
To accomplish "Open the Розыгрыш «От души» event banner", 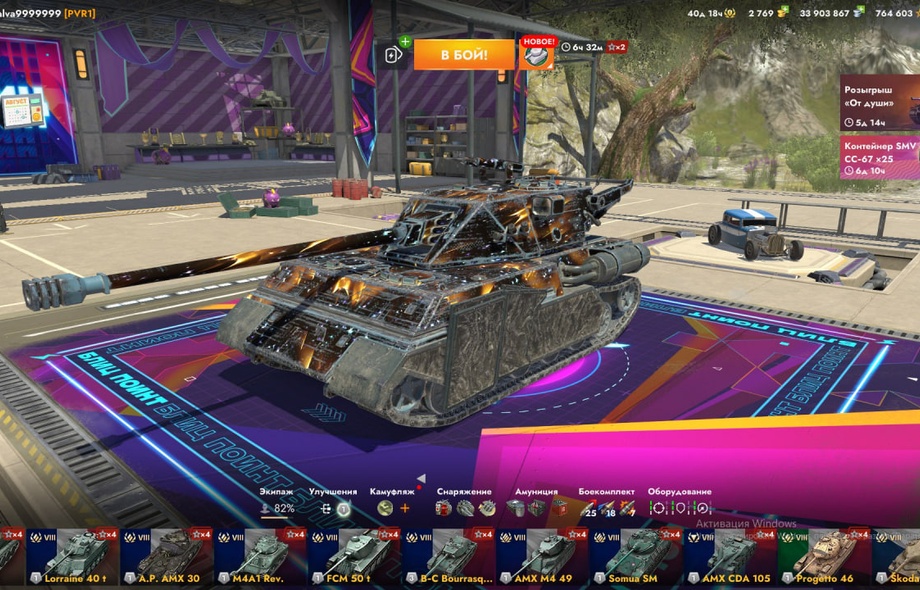I will point(879,102).
